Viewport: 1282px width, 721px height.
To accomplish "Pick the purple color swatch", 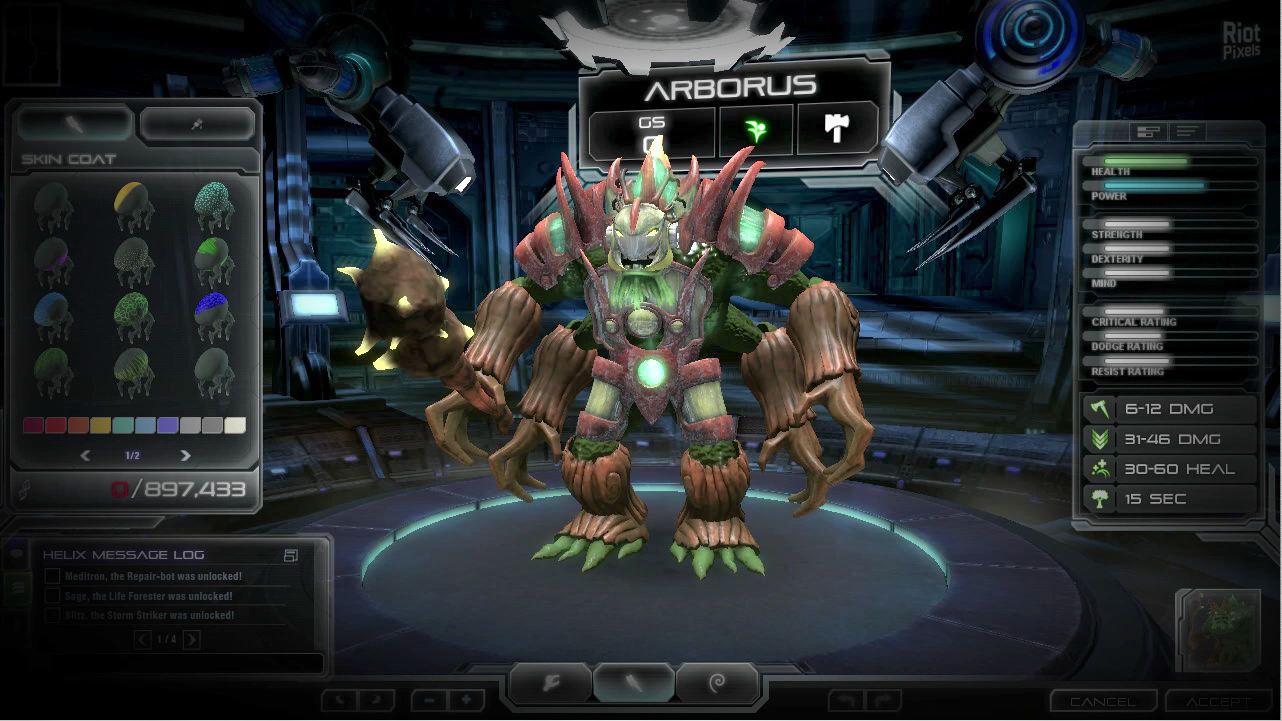I will tap(167, 426).
